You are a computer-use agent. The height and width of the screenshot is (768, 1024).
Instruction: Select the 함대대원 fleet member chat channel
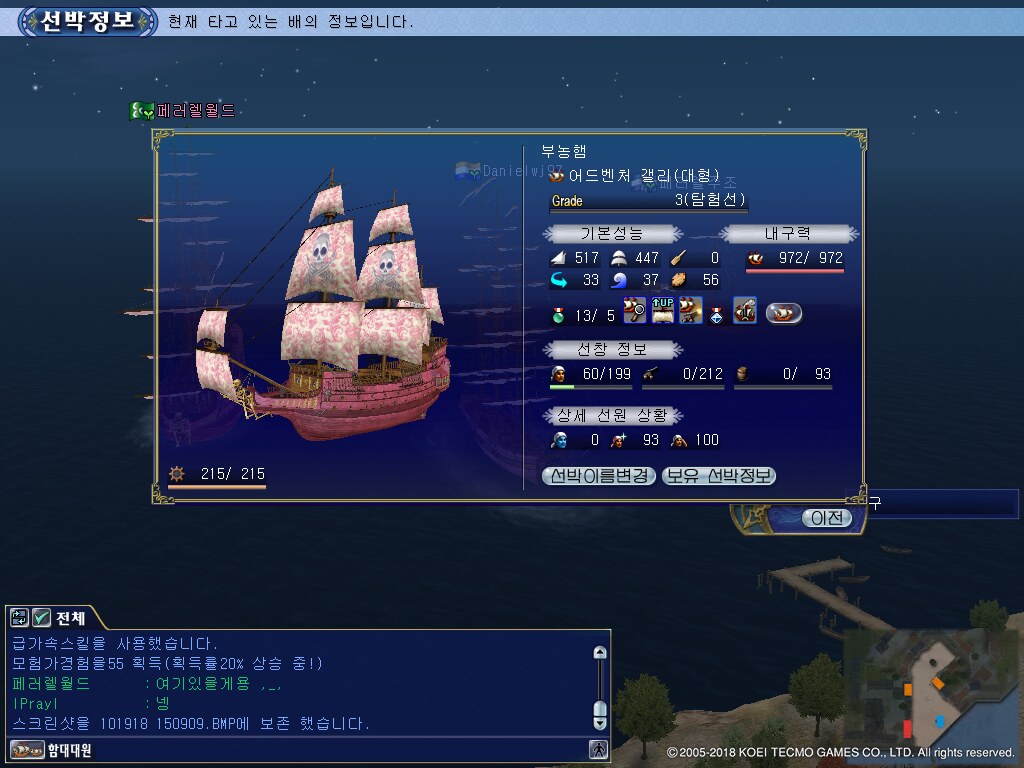point(58,749)
